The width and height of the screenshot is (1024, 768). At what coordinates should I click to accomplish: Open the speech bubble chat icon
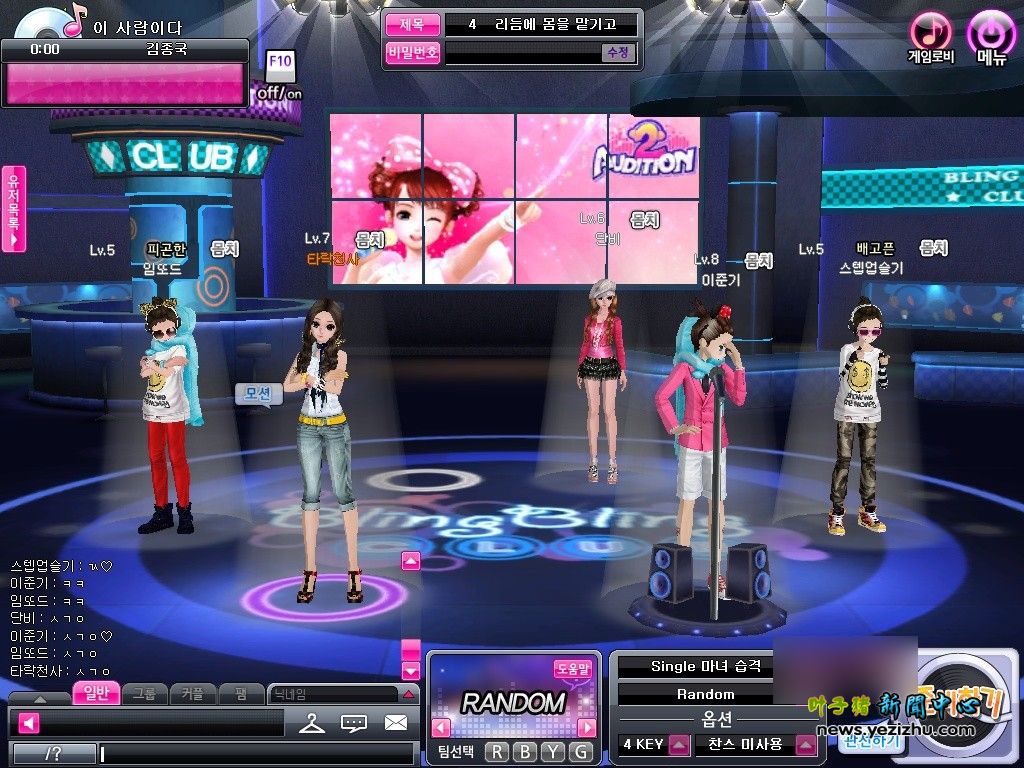pos(354,722)
